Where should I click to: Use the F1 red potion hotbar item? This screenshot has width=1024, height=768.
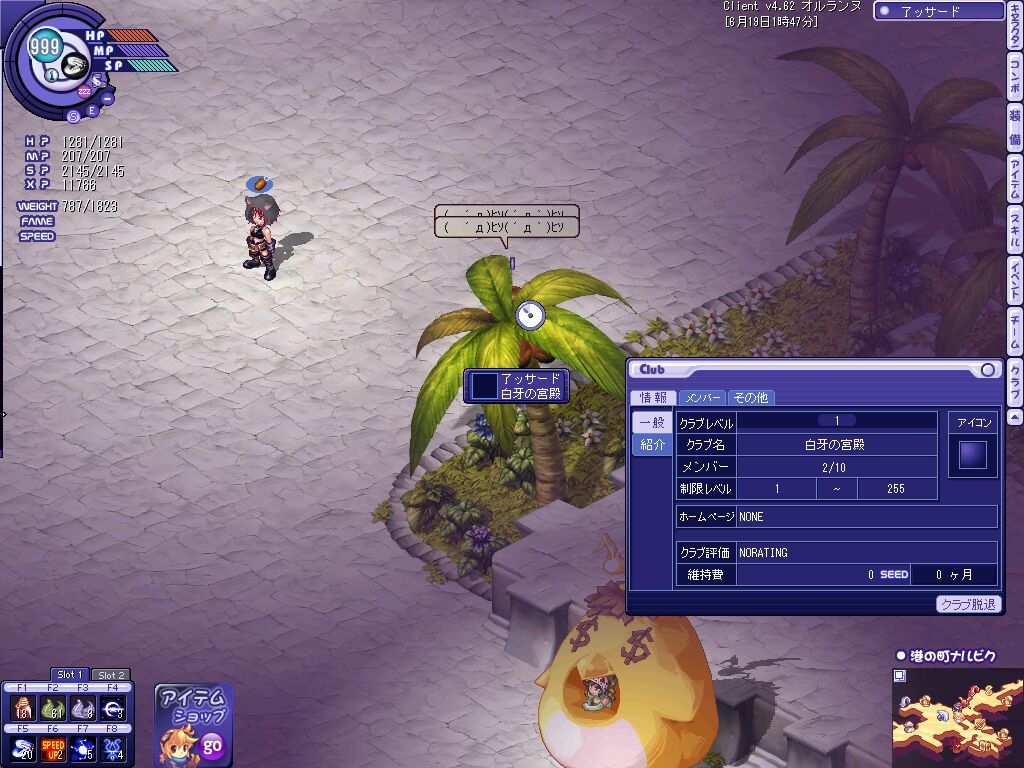click(22, 709)
